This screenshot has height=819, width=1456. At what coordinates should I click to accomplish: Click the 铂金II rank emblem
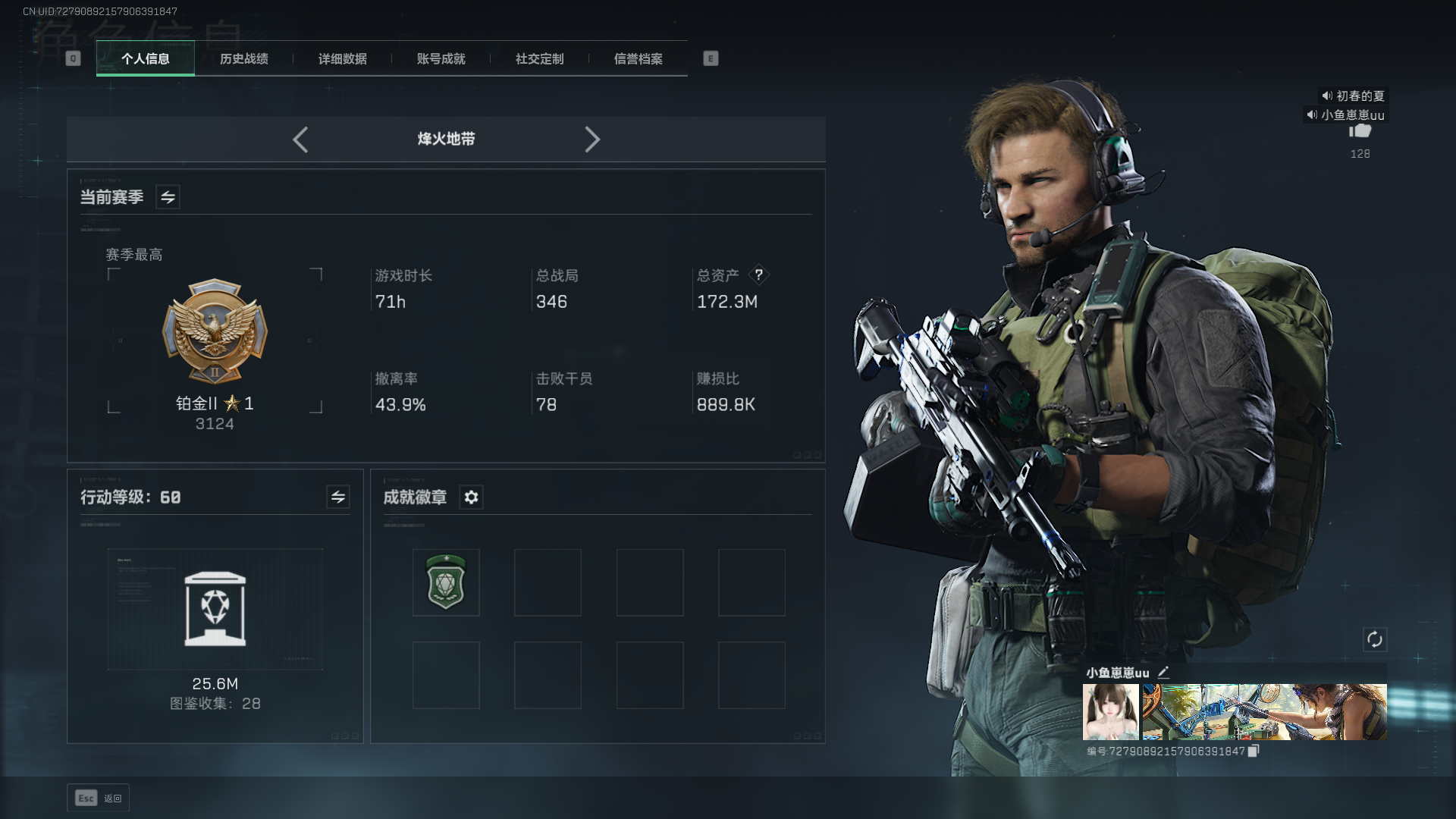tap(215, 331)
